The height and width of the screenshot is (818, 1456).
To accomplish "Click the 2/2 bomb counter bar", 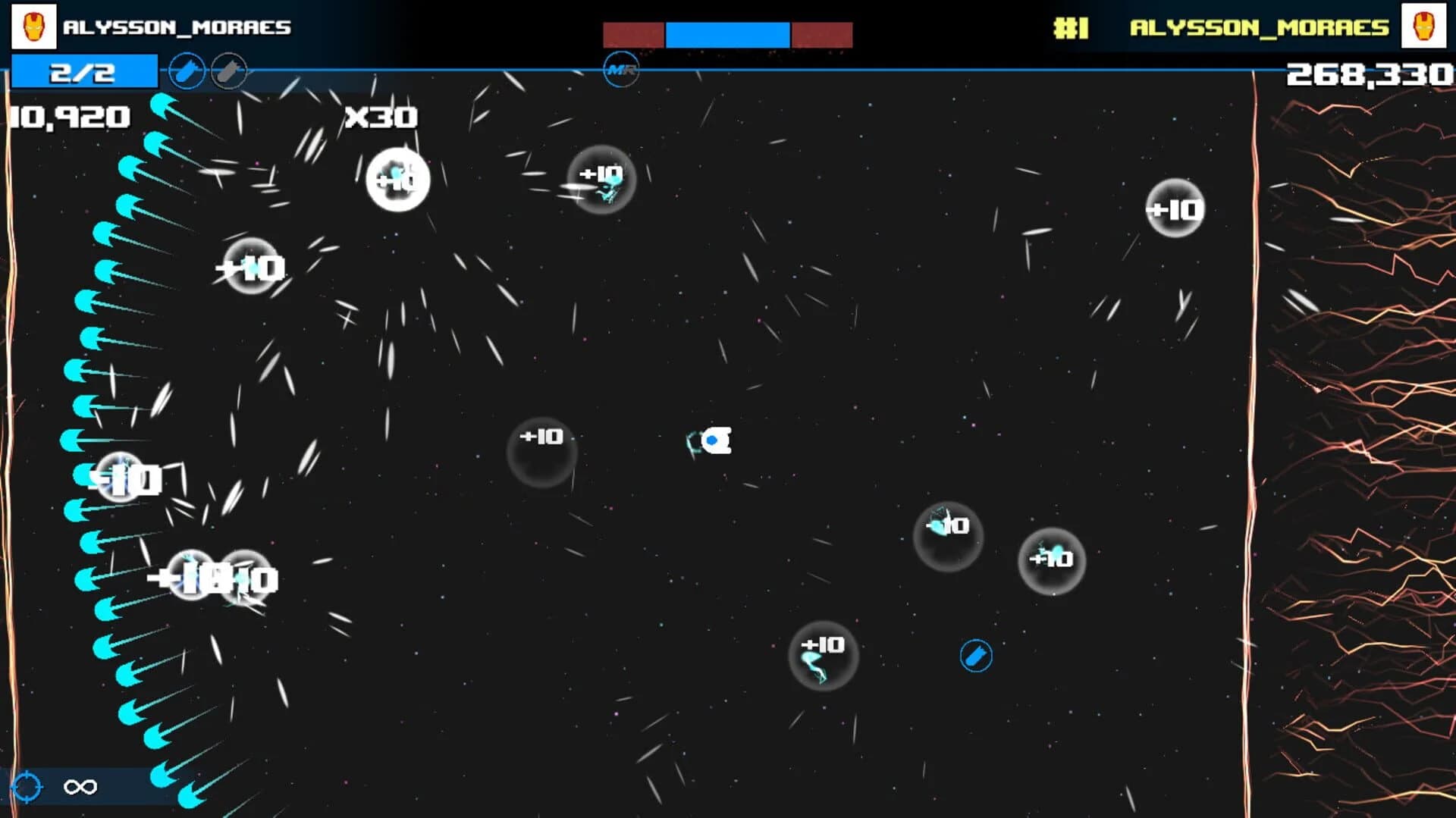I will tap(83, 71).
